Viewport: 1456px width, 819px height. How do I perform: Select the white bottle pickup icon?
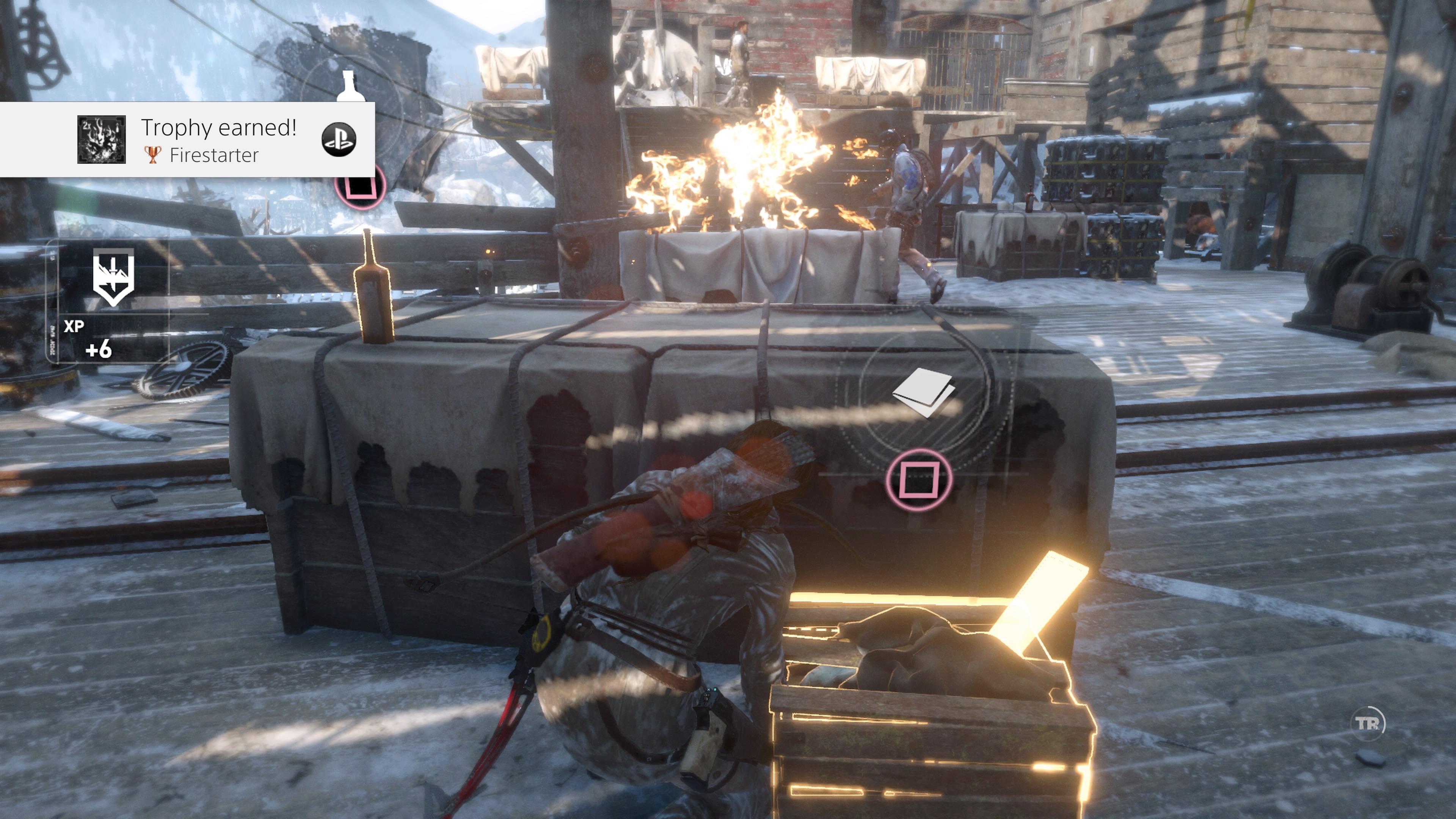click(x=350, y=87)
